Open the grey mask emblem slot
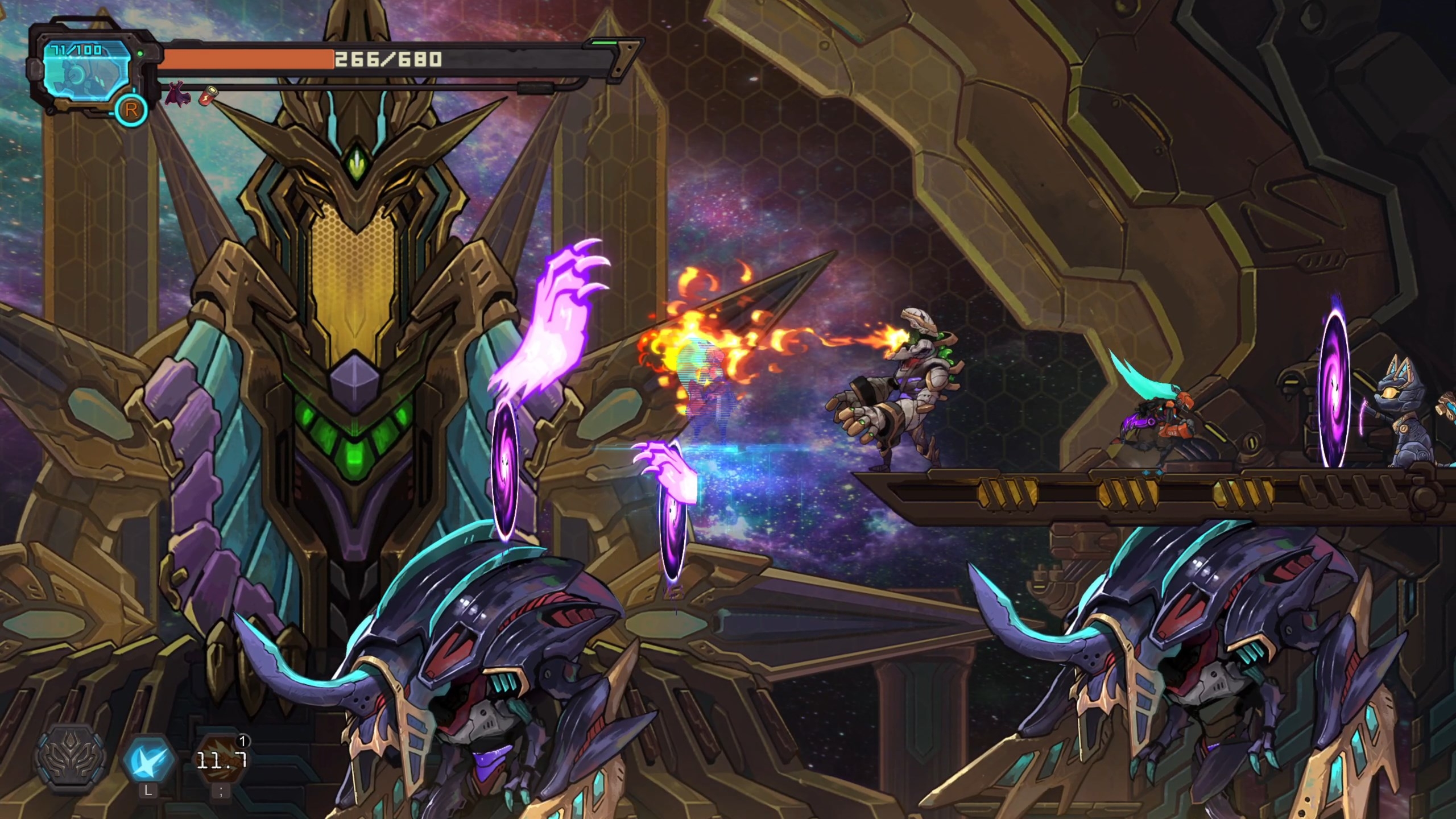The height and width of the screenshot is (819, 1456). 71,759
